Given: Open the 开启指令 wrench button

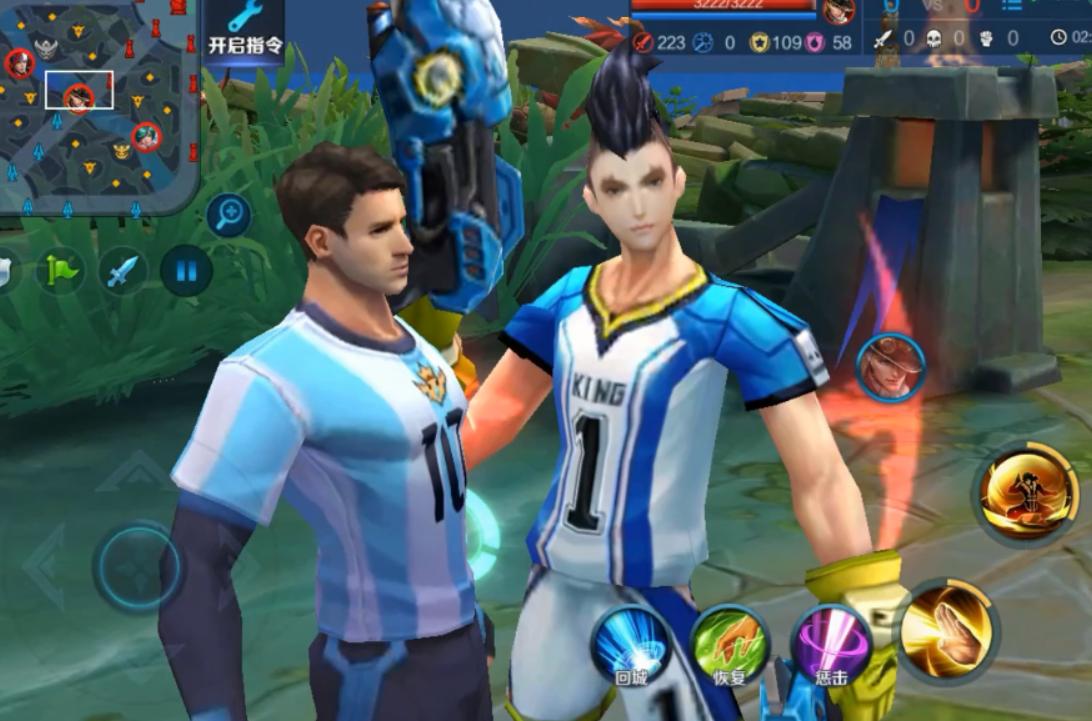Looking at the screenshot, I should click(244, 28).
